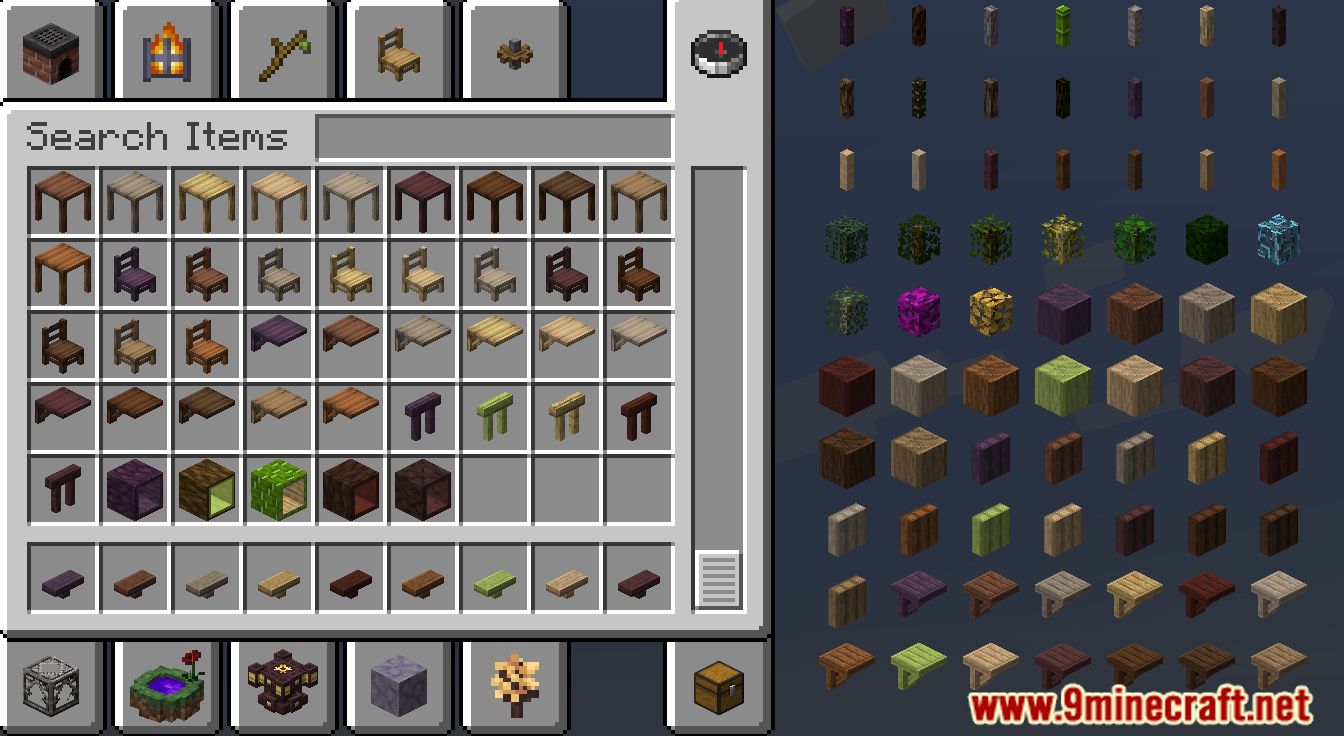Image resolution: width=1344 pixels, height=736 pixels.
Task: Click the chest icon at bottom right
Action: click(717, 685)
